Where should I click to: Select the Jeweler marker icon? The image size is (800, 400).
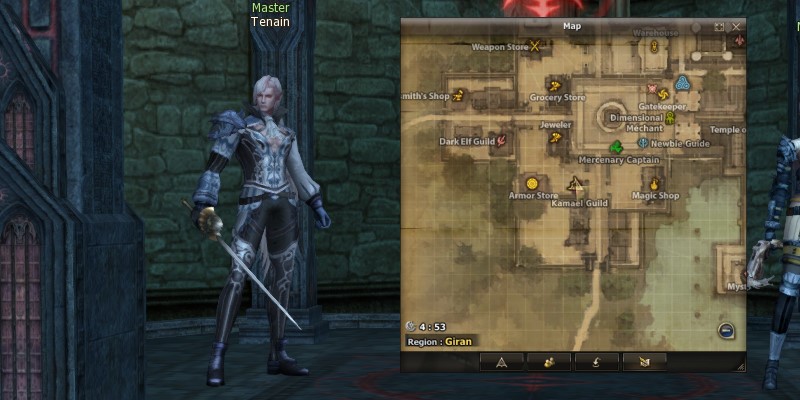click(553, 139)
